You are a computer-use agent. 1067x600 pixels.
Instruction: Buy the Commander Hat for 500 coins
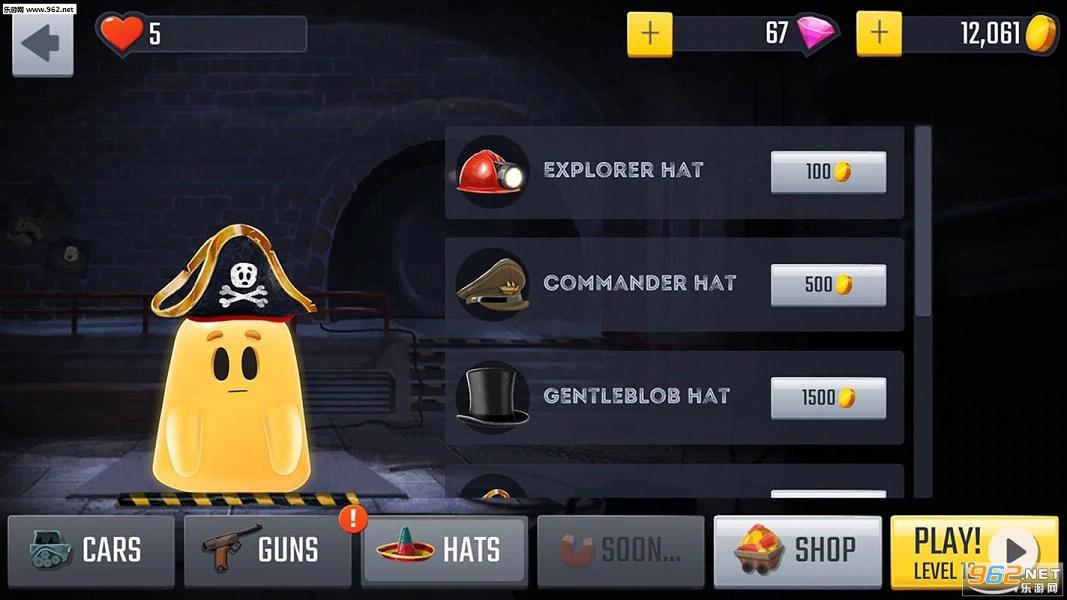point(828,285)
